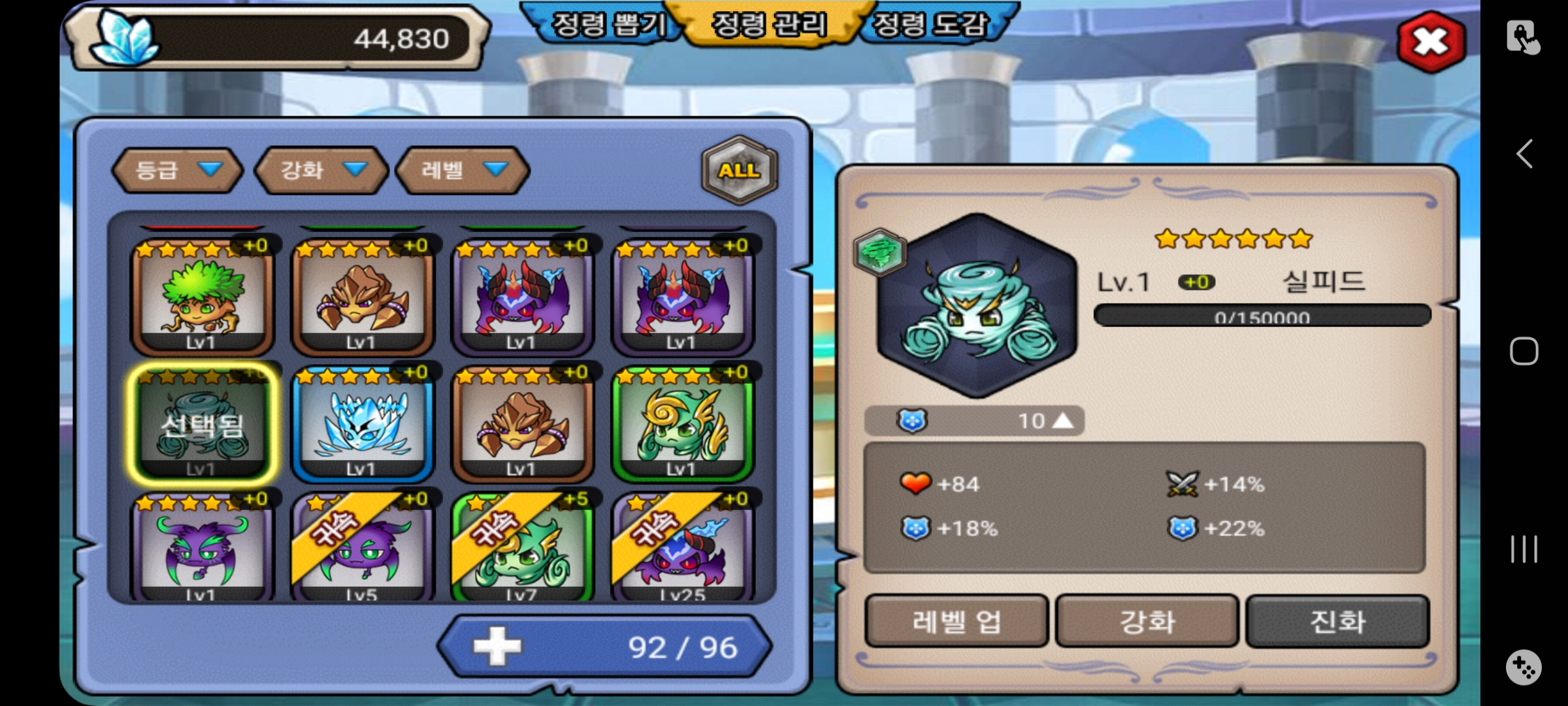Open 강화 enhancement for 실피드
The image size is (1568, 706).
coord(1147,621)
